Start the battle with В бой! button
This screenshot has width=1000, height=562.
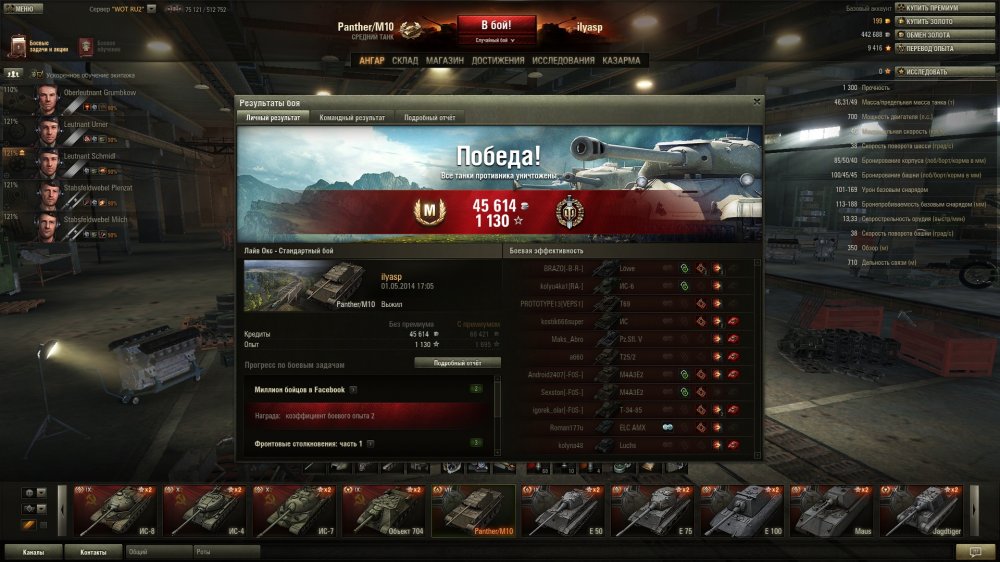(x=496, y=25)
